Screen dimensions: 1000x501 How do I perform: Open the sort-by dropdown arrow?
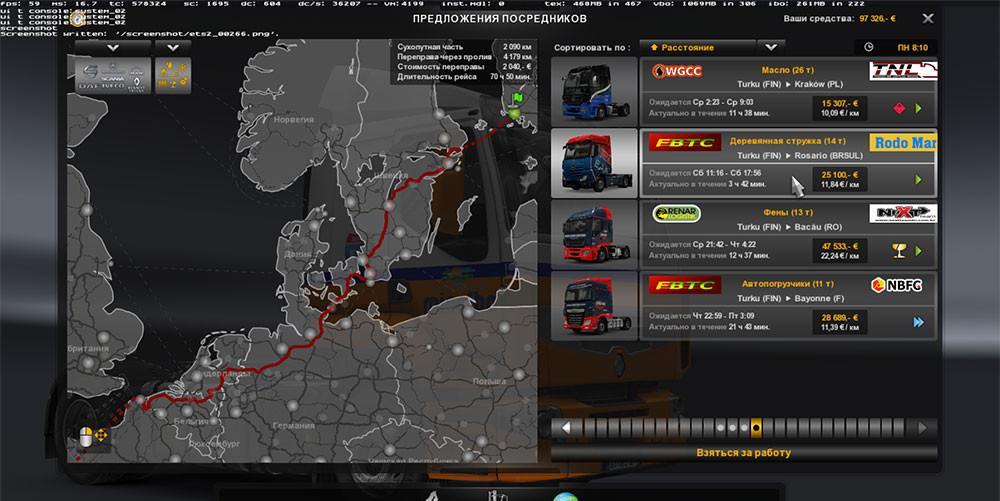point(769,47)
